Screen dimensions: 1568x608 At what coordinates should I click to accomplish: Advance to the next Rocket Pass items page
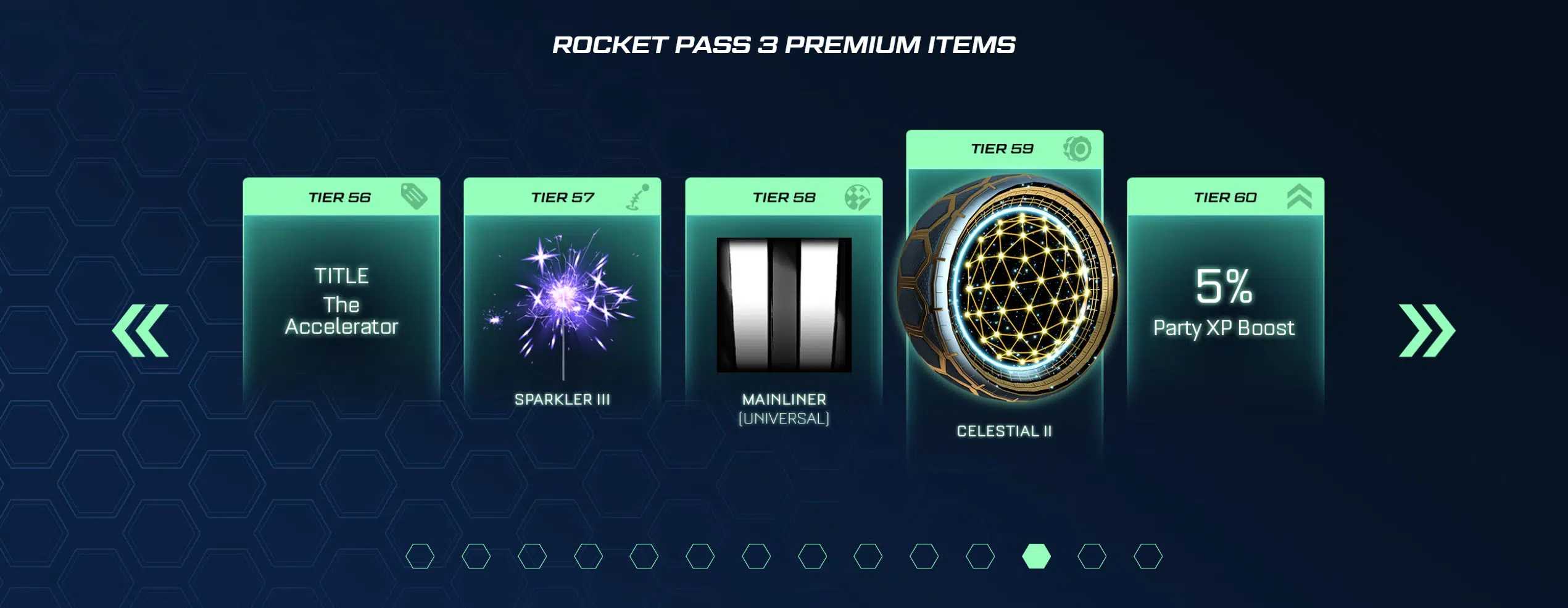click(x=1427, y=330)
